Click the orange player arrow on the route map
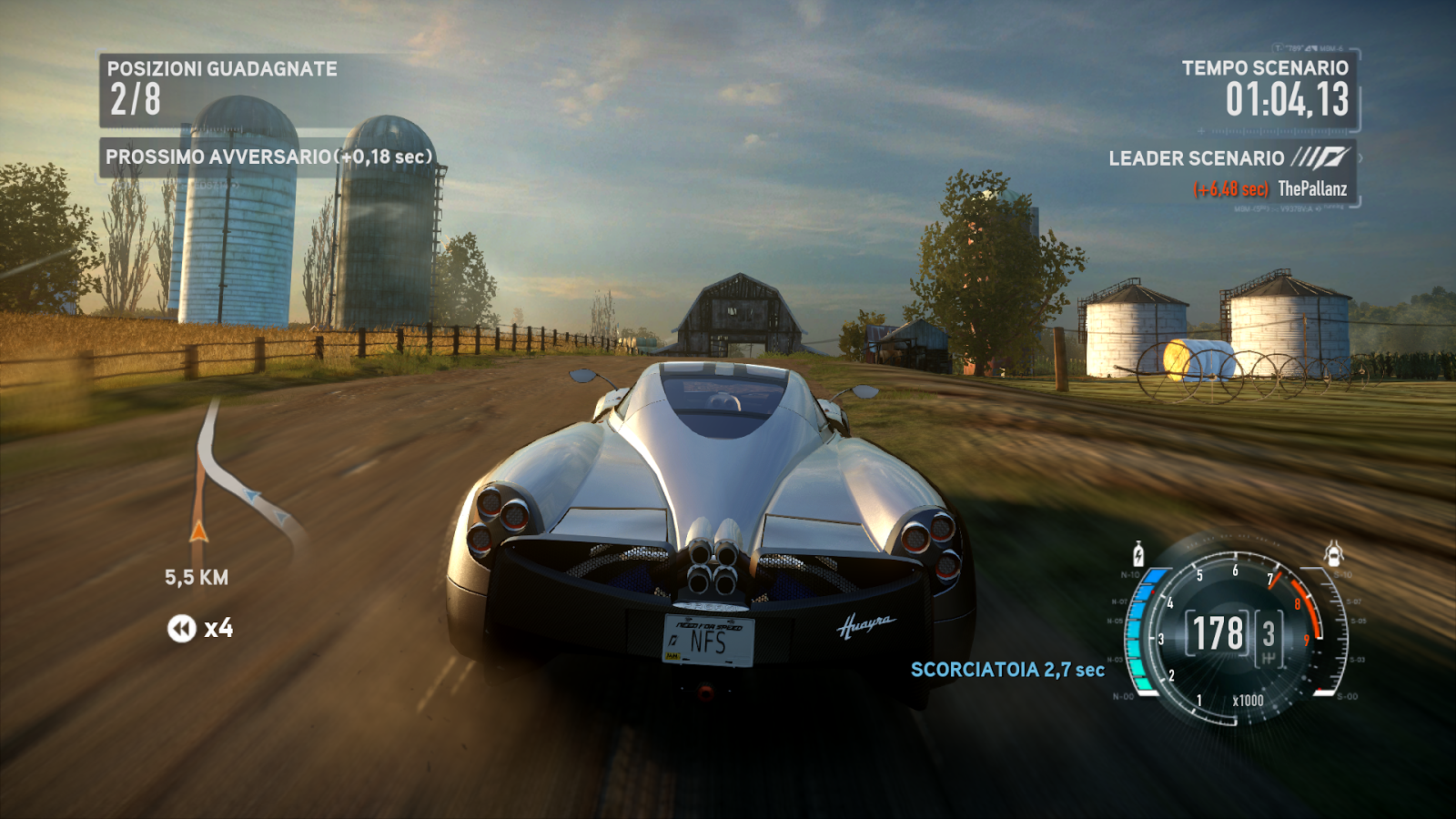The image size is (1456, 819). pos(199,531)
